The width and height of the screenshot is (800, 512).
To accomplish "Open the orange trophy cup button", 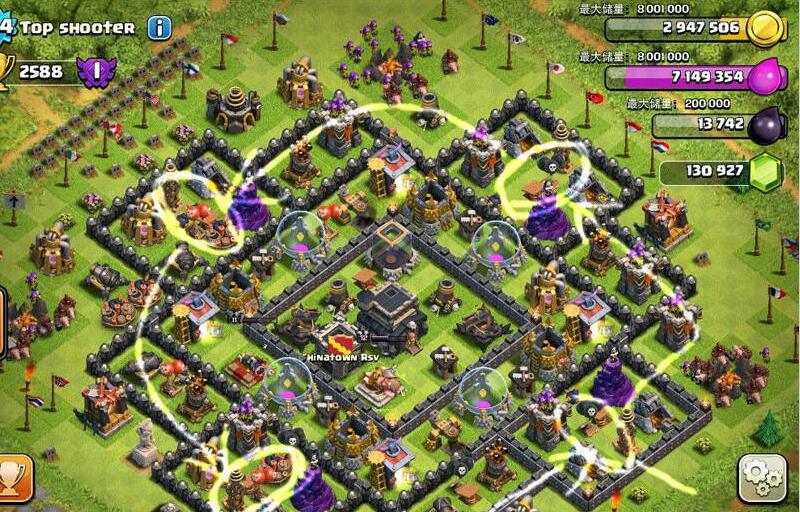I will coord(13,478).
